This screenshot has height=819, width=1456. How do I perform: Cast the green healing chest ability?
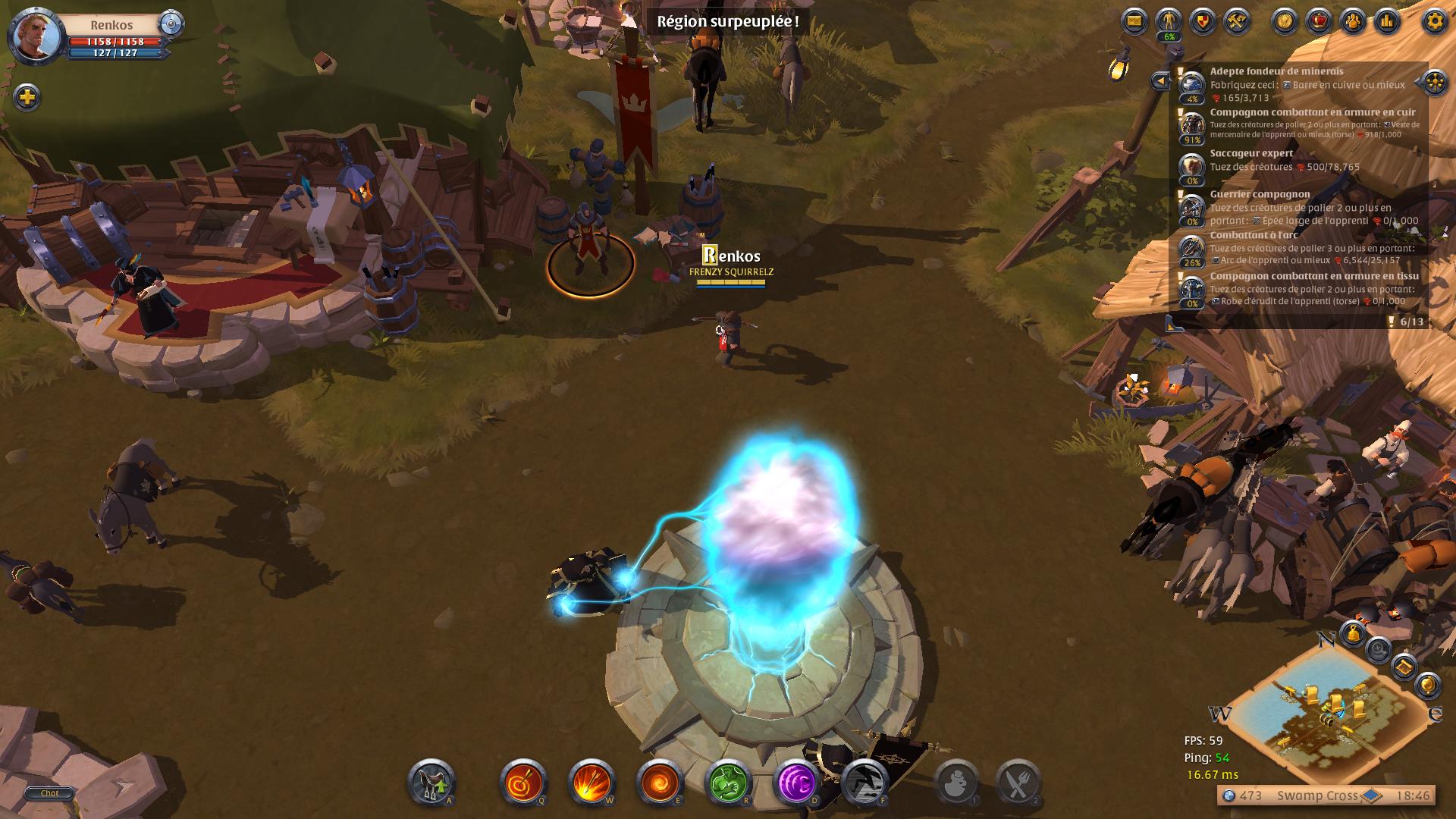coord(728,782)
